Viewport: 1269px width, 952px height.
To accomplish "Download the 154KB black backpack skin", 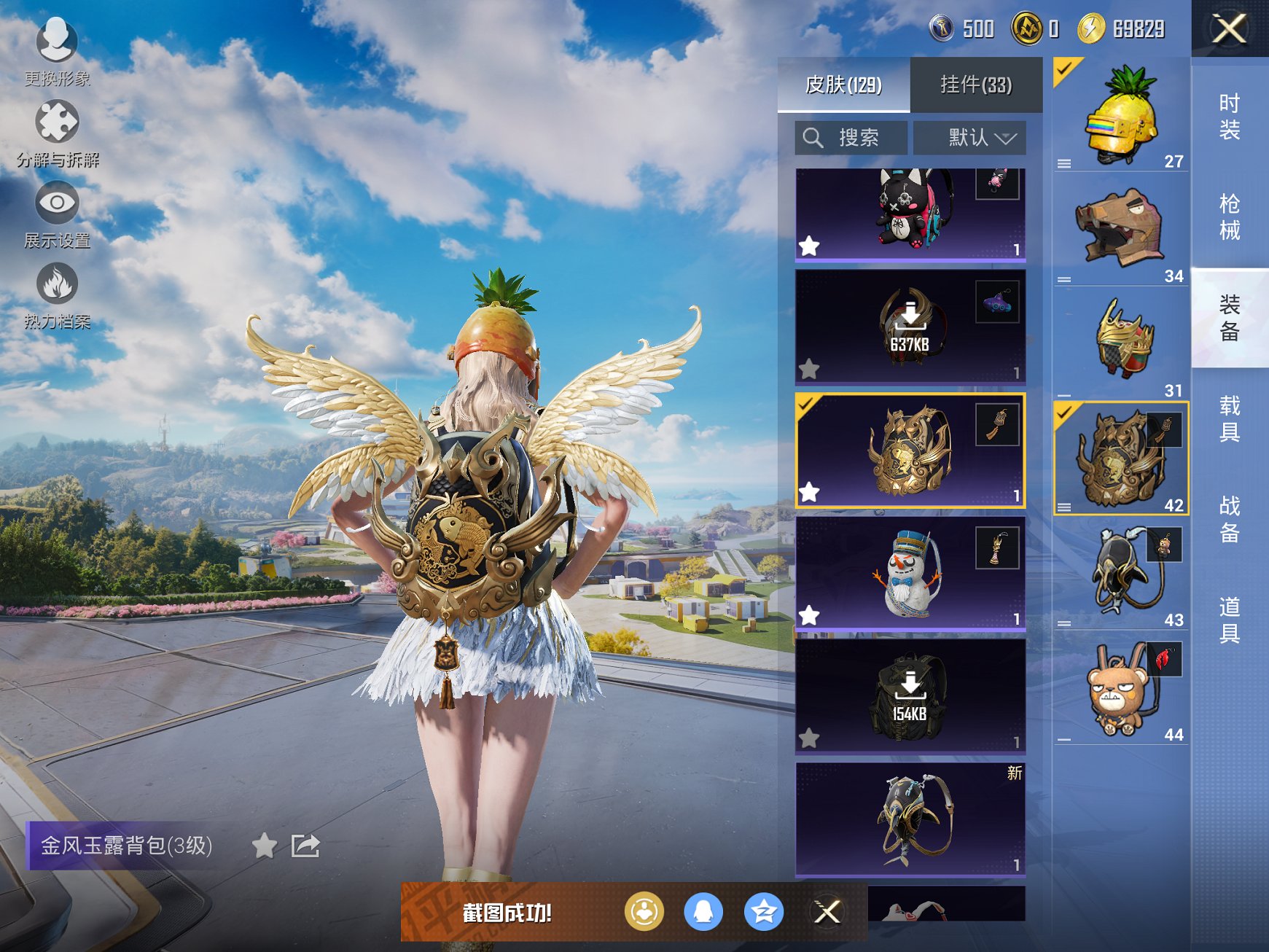I will 910,695.
